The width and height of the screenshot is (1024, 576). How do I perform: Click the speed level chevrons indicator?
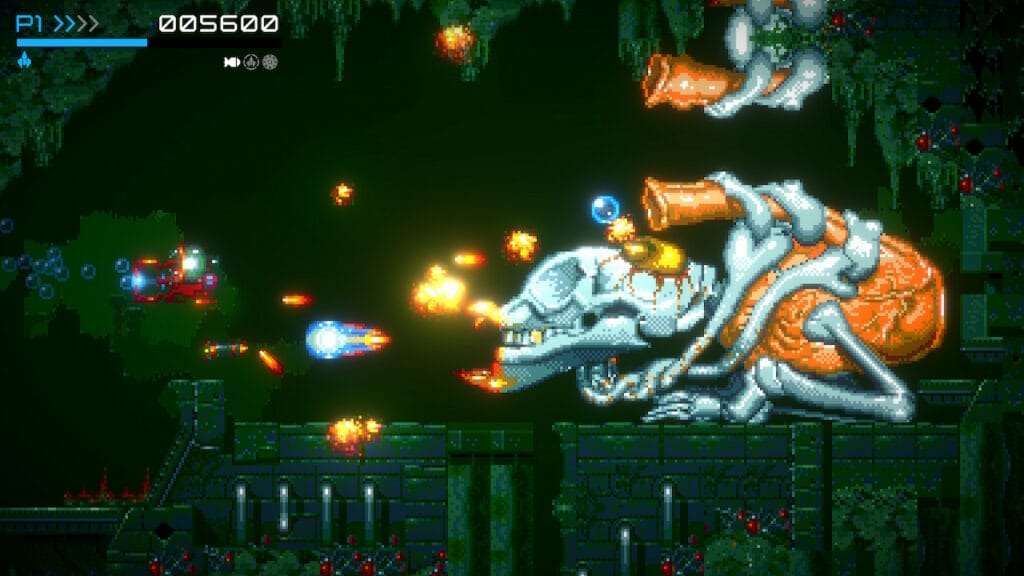pos(76,23)
